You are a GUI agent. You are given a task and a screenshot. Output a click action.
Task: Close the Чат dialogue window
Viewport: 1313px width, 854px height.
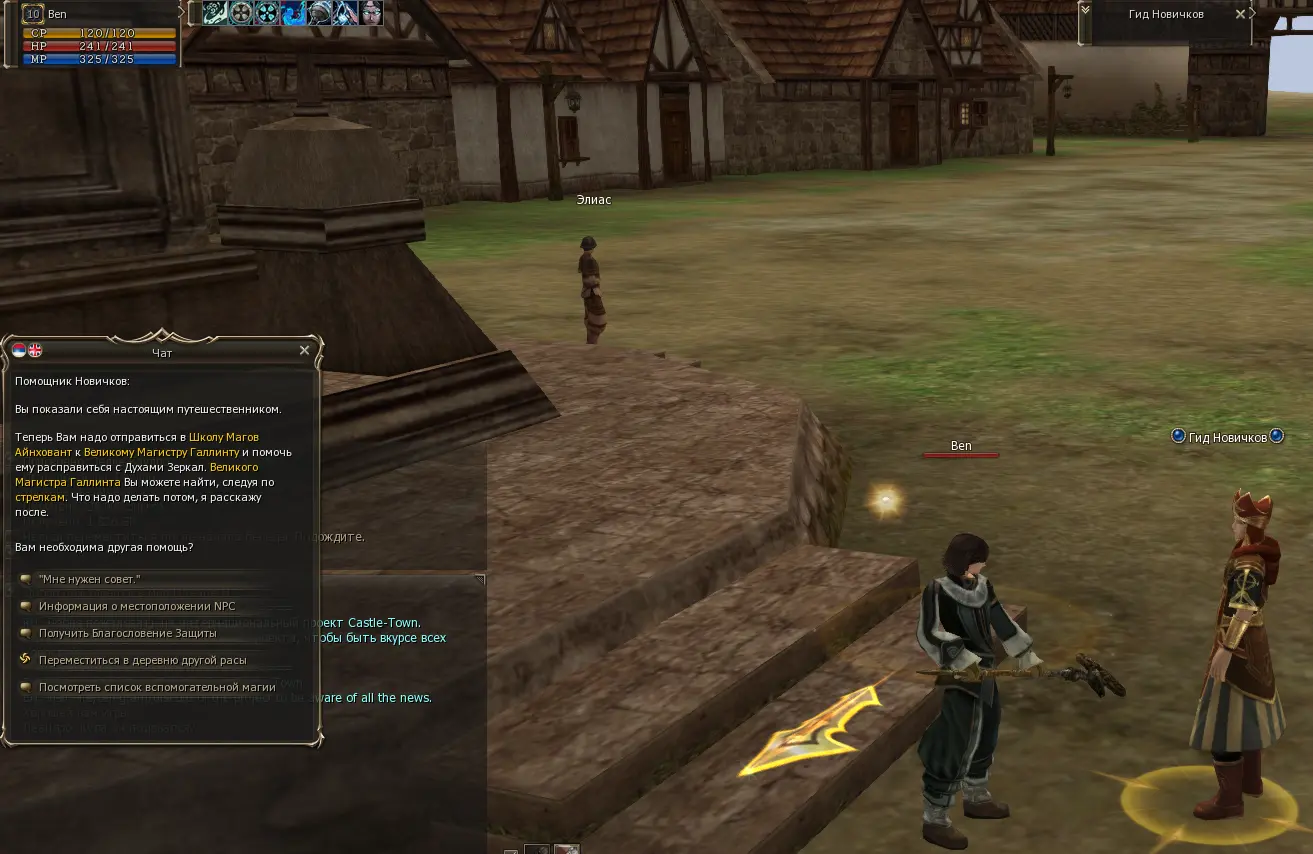(x=305, y=351)
